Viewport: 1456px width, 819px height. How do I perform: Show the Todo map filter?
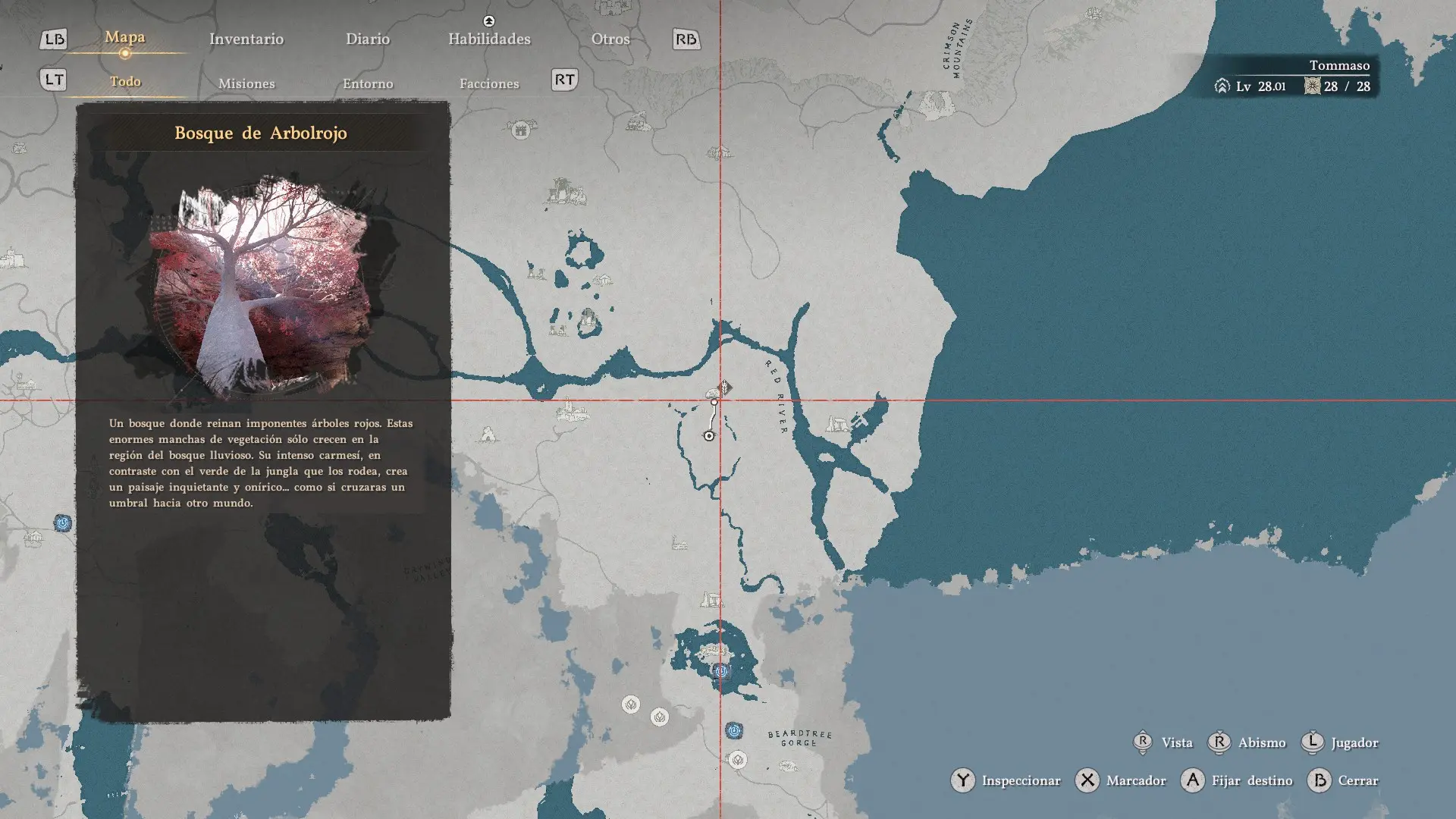(125, 81)
